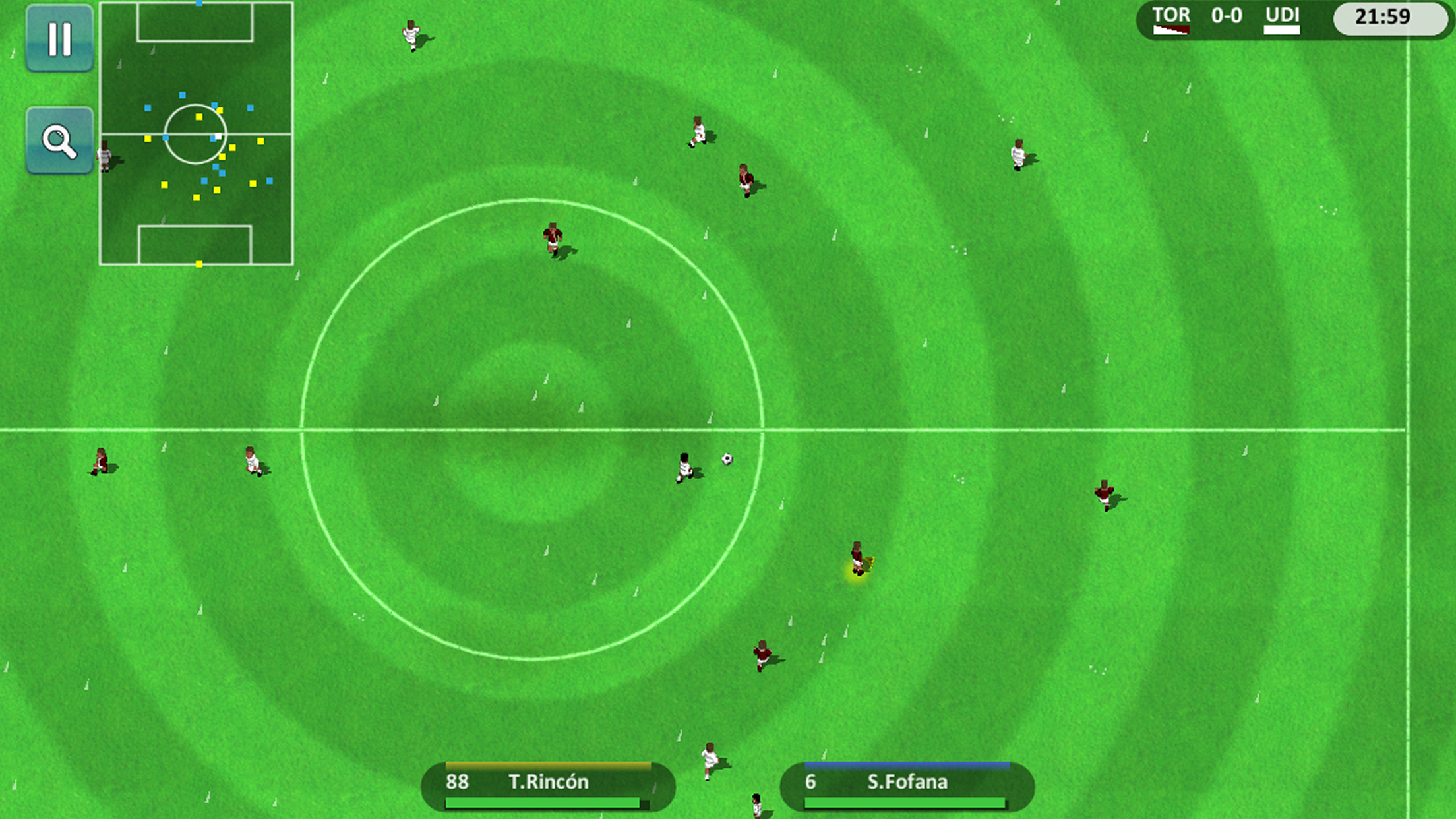
Task: Open the pitch minimap
Action: (196, 133)
